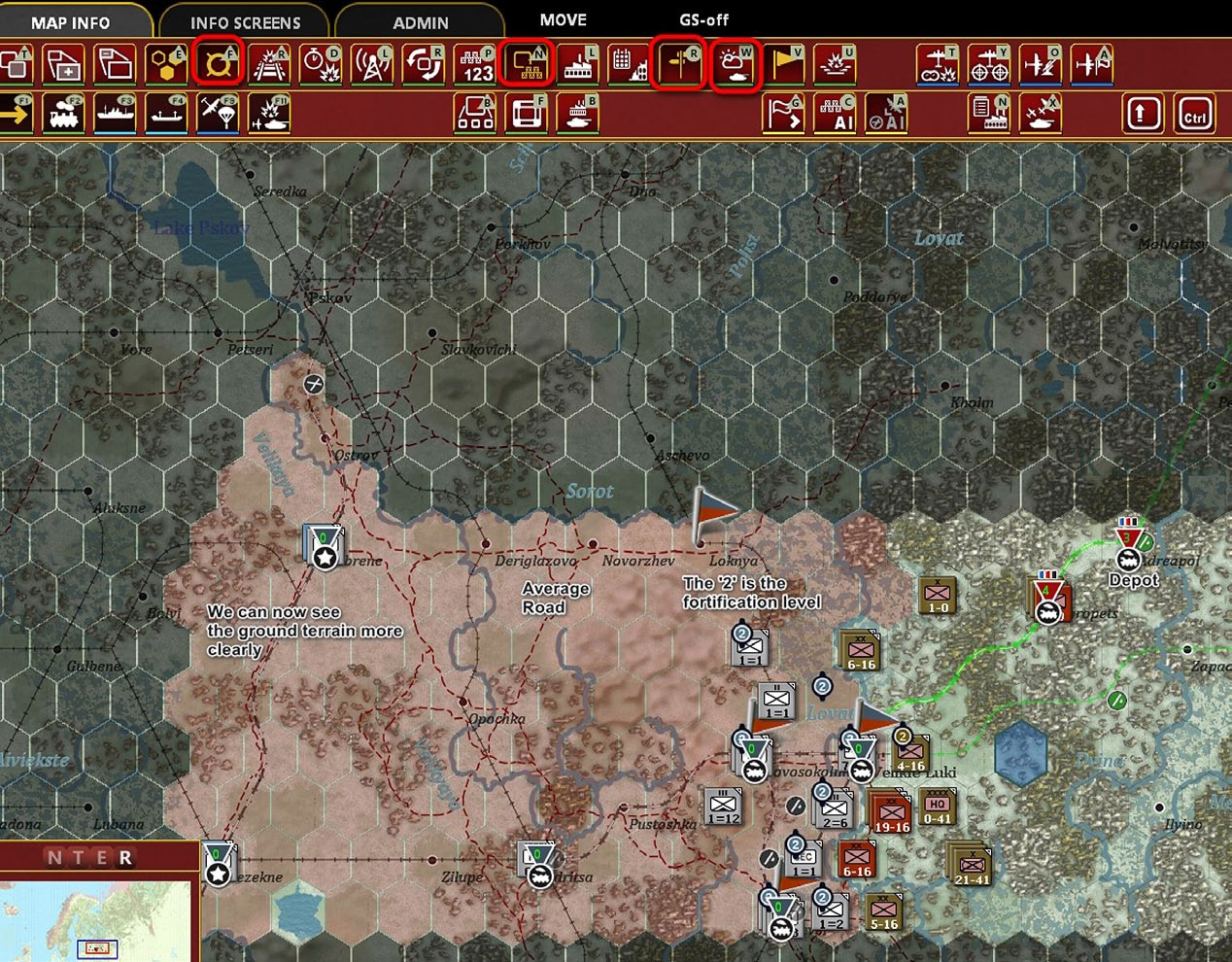Click the AI assist button with XXX
1232x962 pixels.
coord(835,115)
